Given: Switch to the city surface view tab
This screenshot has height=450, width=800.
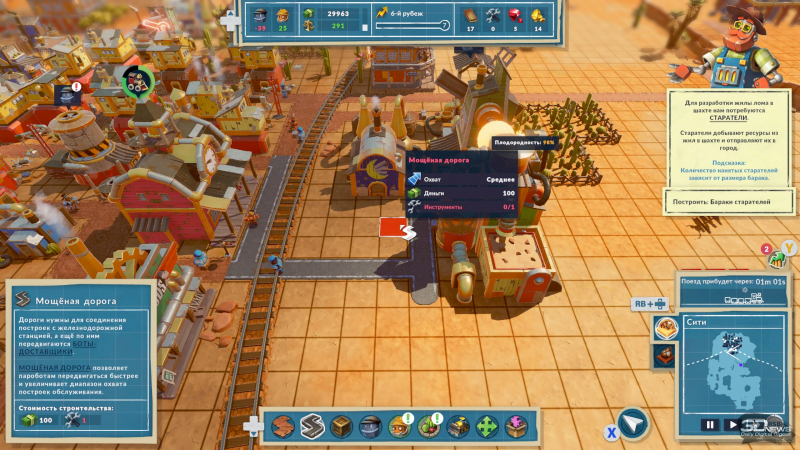Looking at the screenshot, I should (x=665, y=328).
